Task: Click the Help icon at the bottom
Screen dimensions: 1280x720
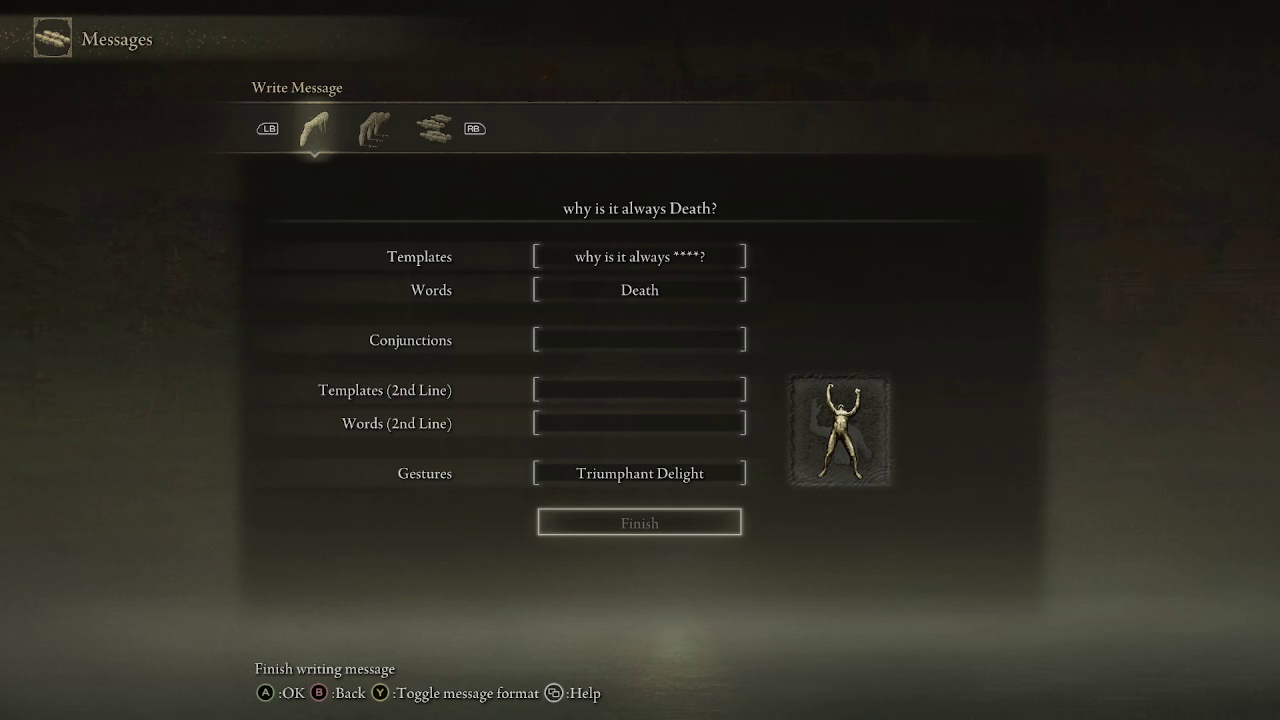Action: pyautogui.click(x=553, y=692)
